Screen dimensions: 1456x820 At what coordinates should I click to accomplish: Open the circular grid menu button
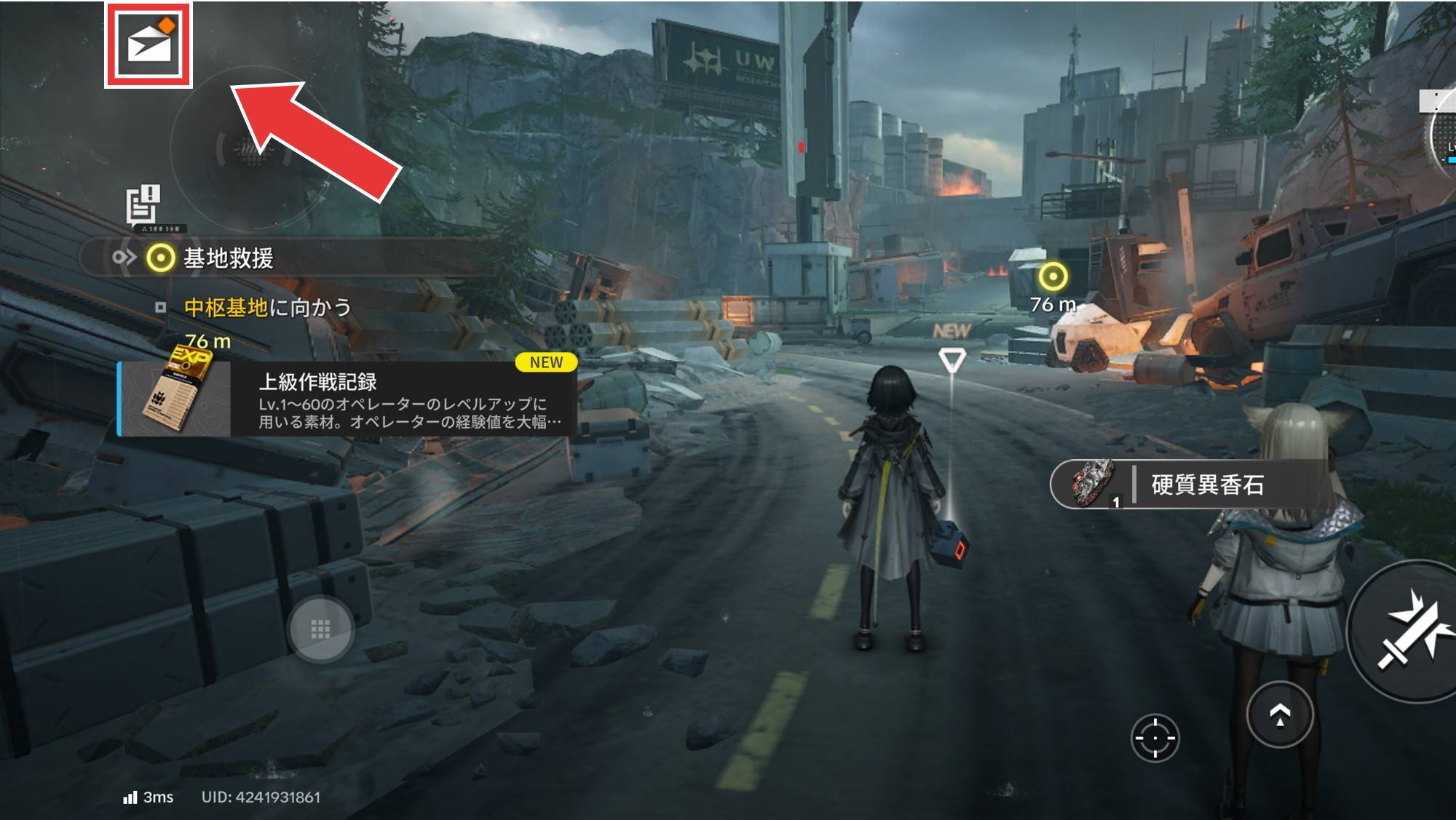point(321,629)
